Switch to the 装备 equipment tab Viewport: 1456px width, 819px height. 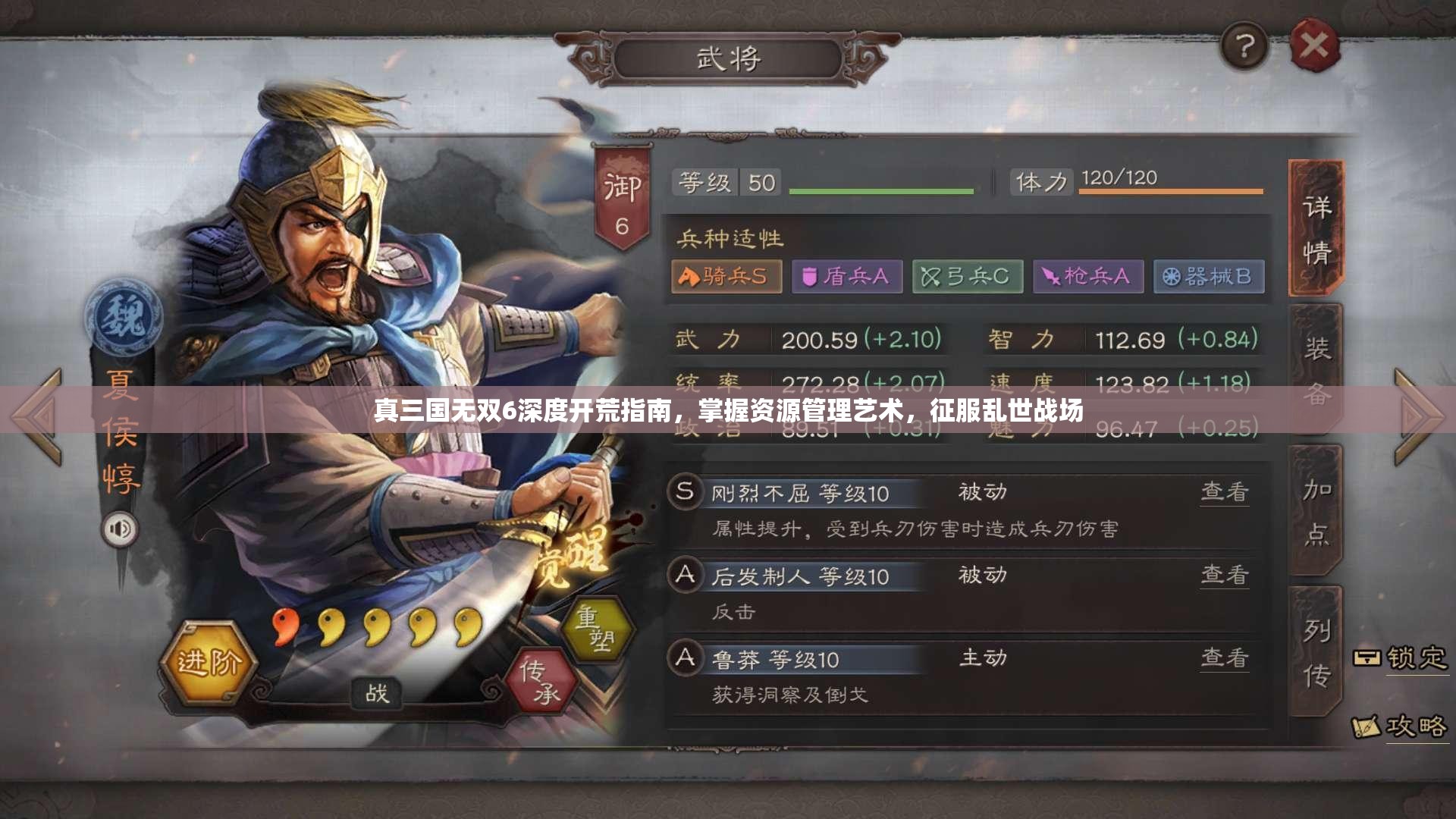tap(1319, 365)
